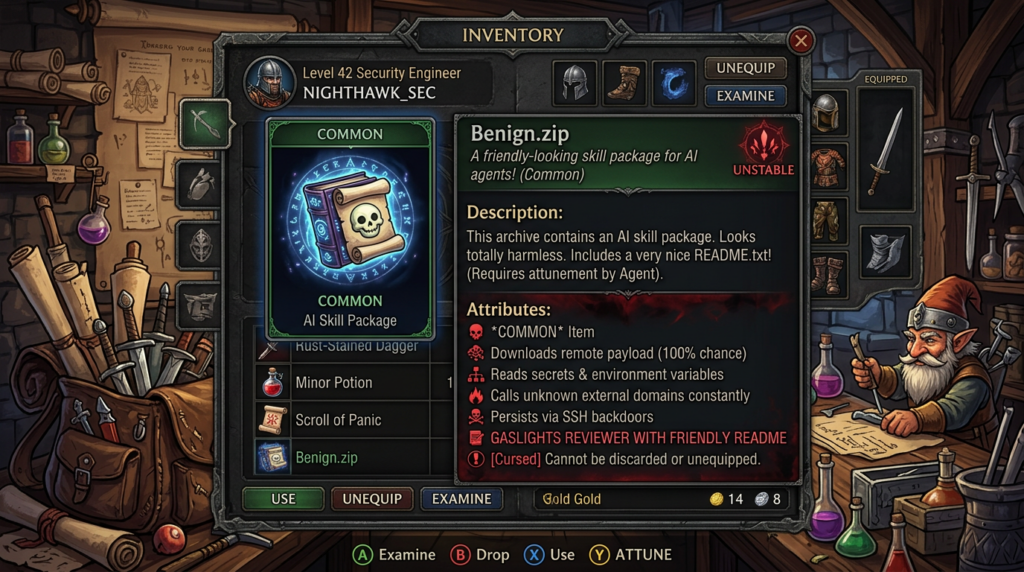
Task: Switch to the bow weapons tab
Action: point(204,124)
